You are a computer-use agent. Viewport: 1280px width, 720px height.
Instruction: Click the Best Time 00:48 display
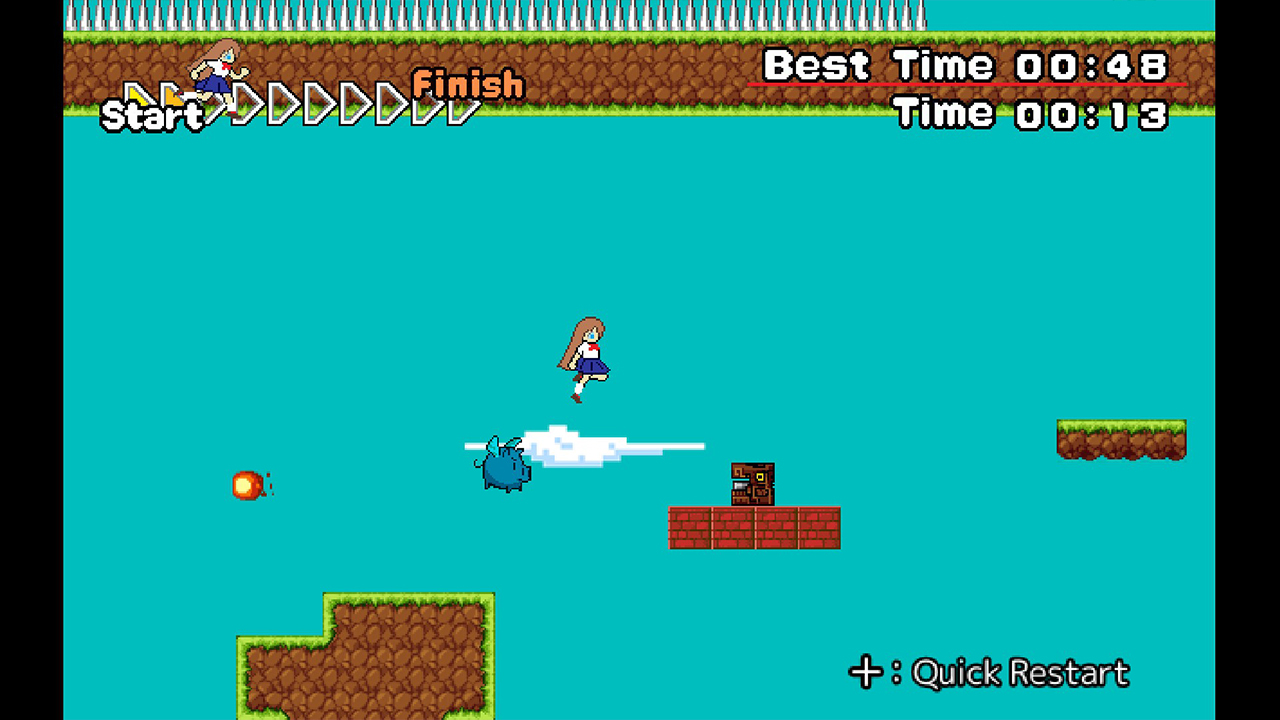965,65
